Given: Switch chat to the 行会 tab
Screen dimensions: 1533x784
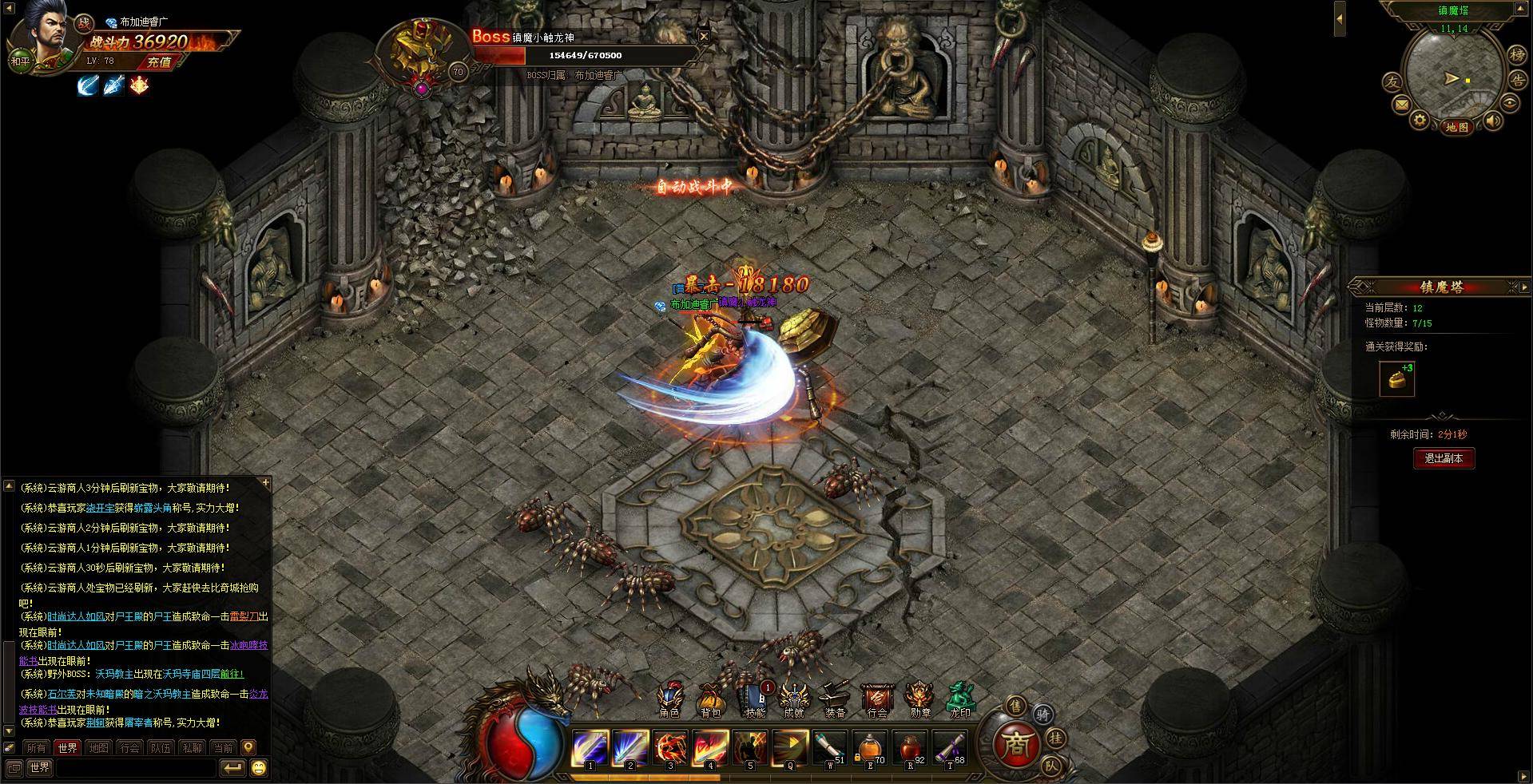Looking at the screenshot, I should [x=129, y=748].
